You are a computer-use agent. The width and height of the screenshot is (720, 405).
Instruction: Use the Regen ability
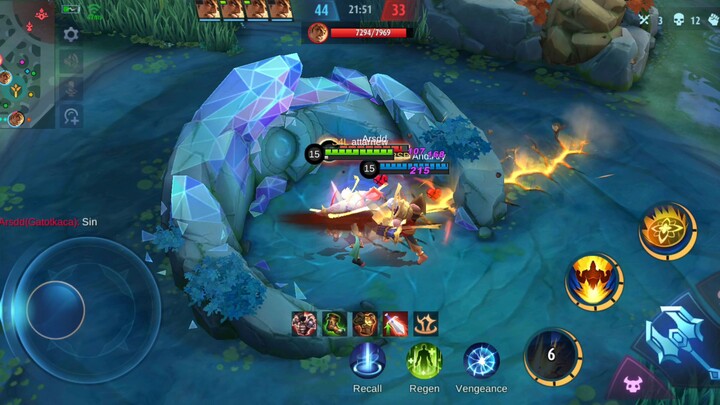pos(424,361)
